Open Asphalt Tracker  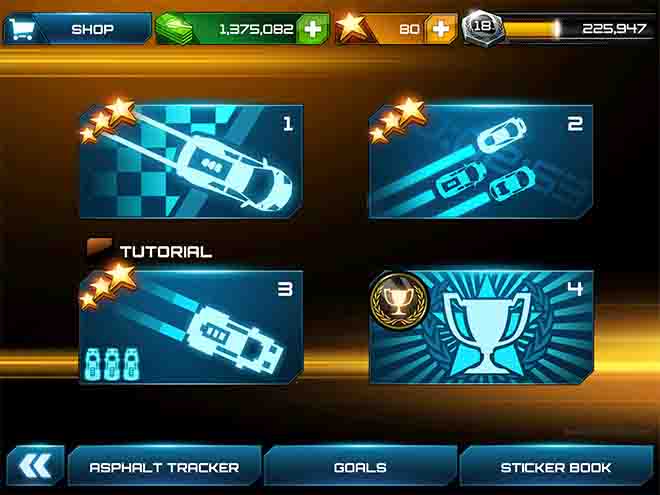[x=164, y=467]
